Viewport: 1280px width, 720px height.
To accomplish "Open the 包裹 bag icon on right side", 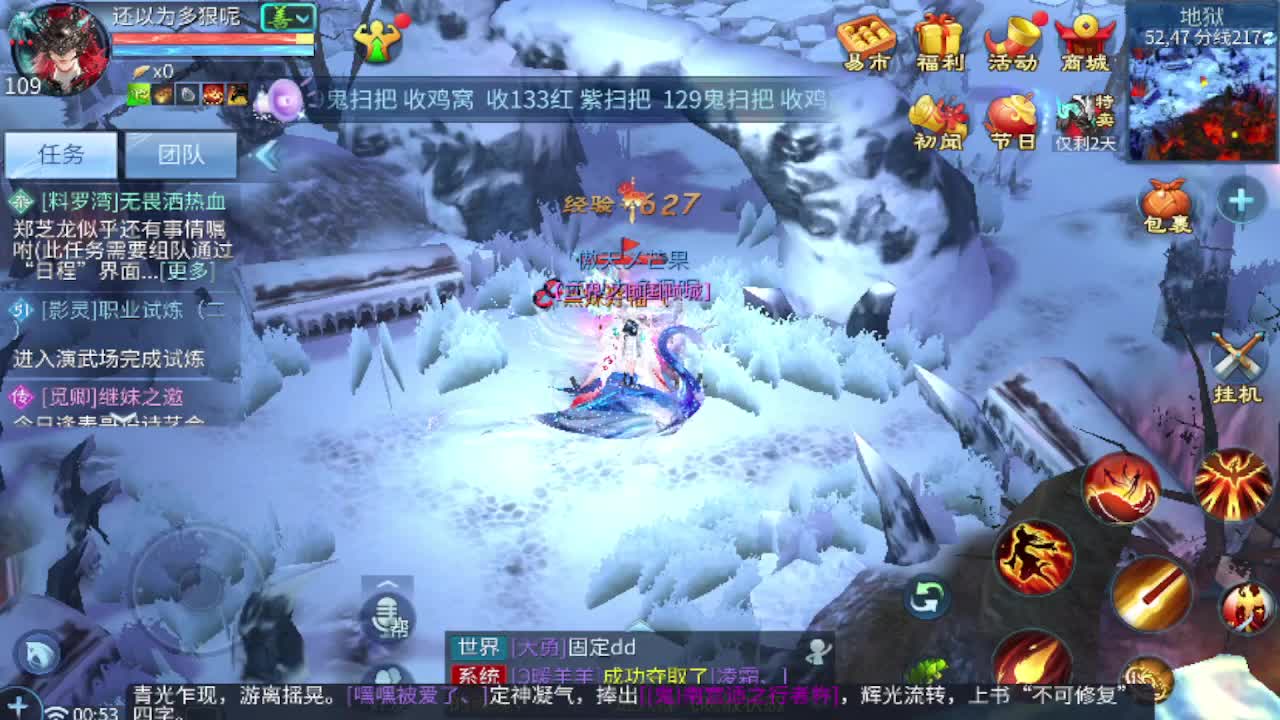I will coord(1166,198).
